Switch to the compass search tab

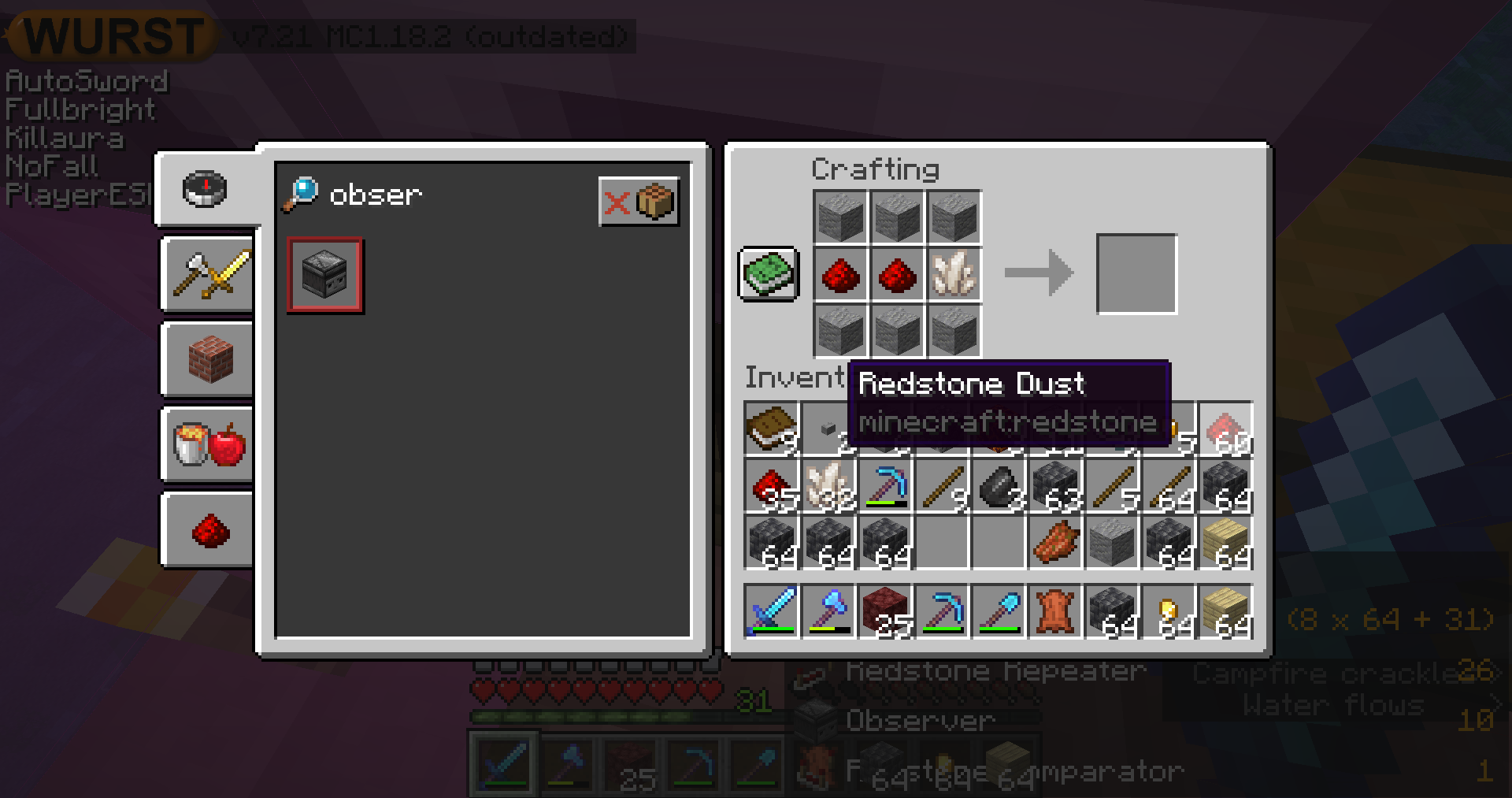[206, 190]
